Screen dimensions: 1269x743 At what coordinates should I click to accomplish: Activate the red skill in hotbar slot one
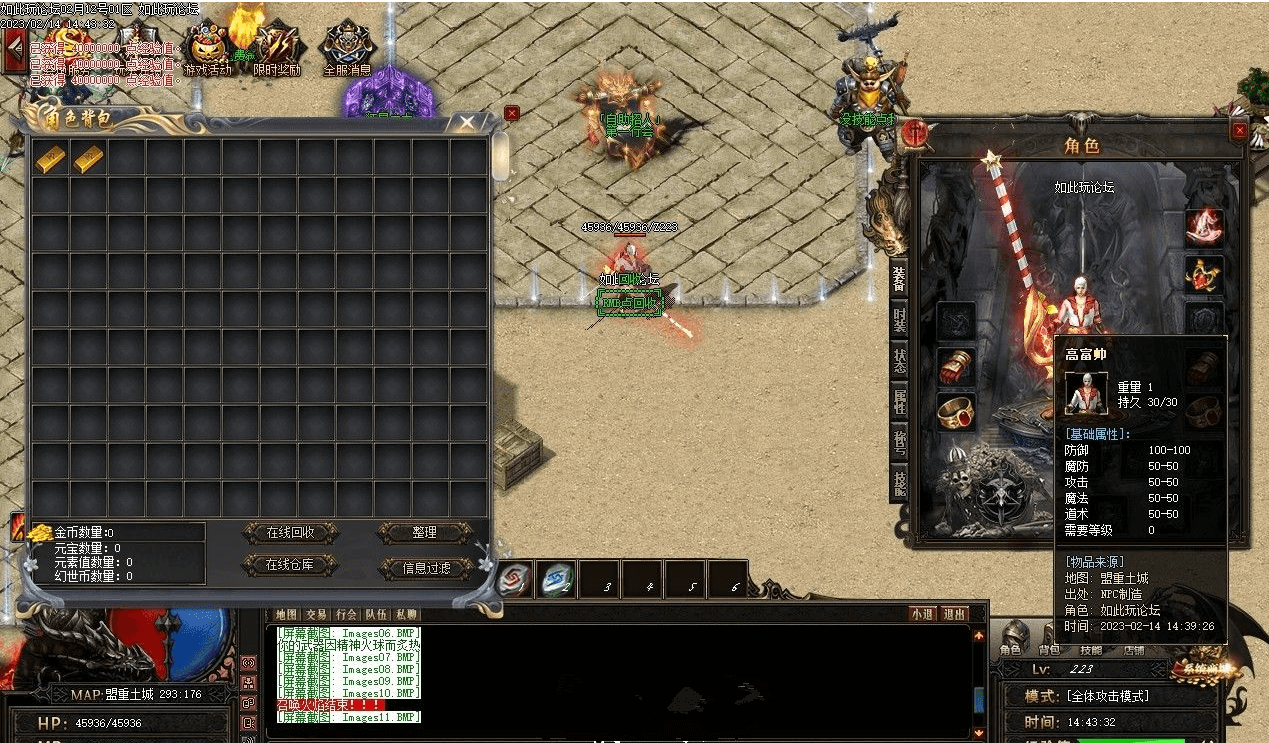[x=514, y=579]
